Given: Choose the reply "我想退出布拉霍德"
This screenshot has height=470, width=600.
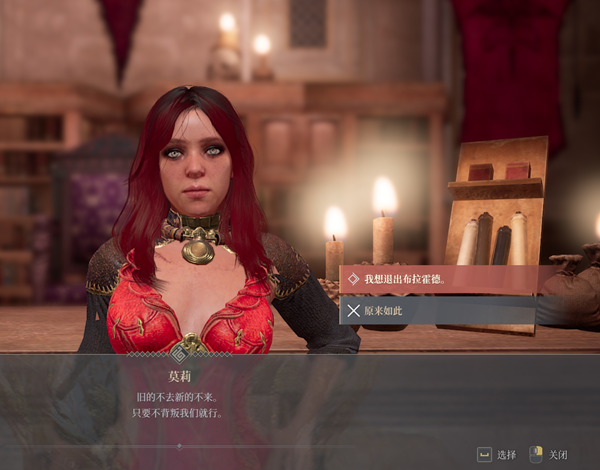Looking at the screenshot, I should (404, 279).
